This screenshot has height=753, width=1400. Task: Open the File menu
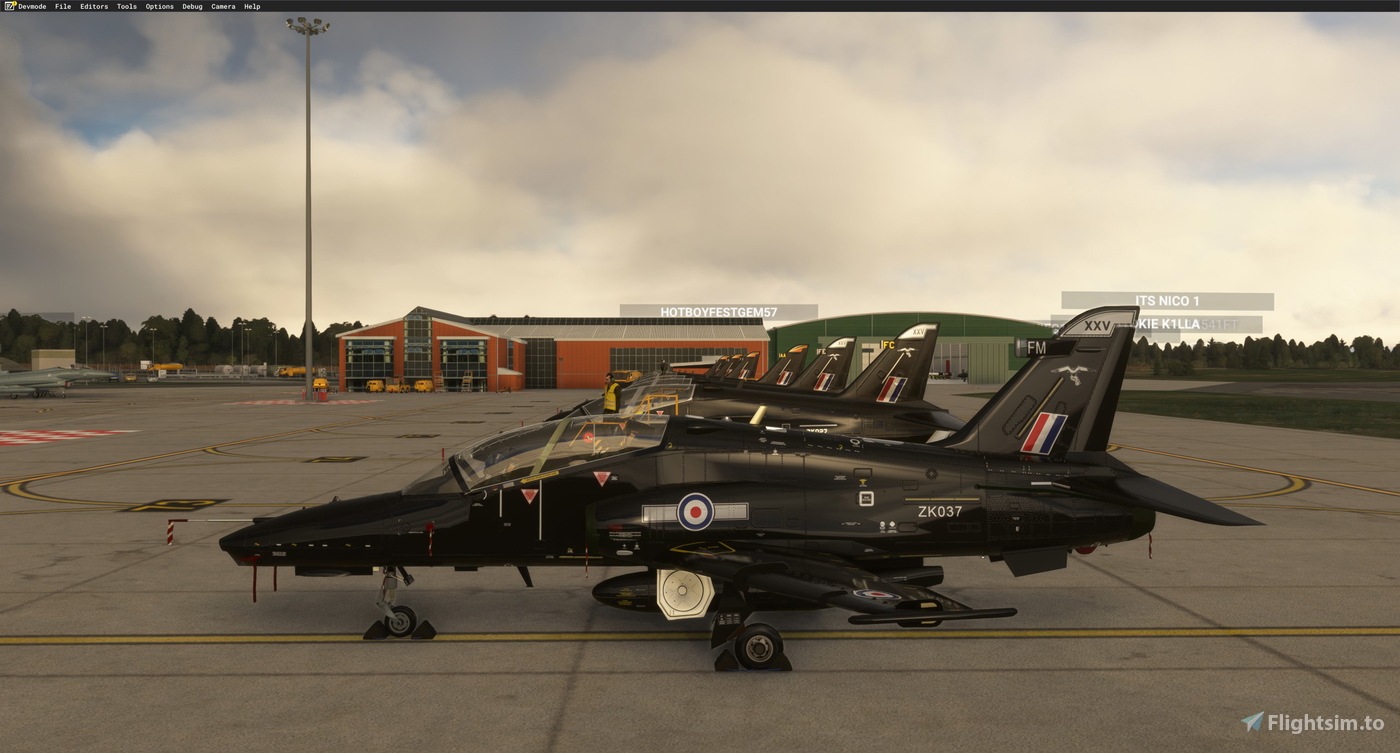pos(63,5)
